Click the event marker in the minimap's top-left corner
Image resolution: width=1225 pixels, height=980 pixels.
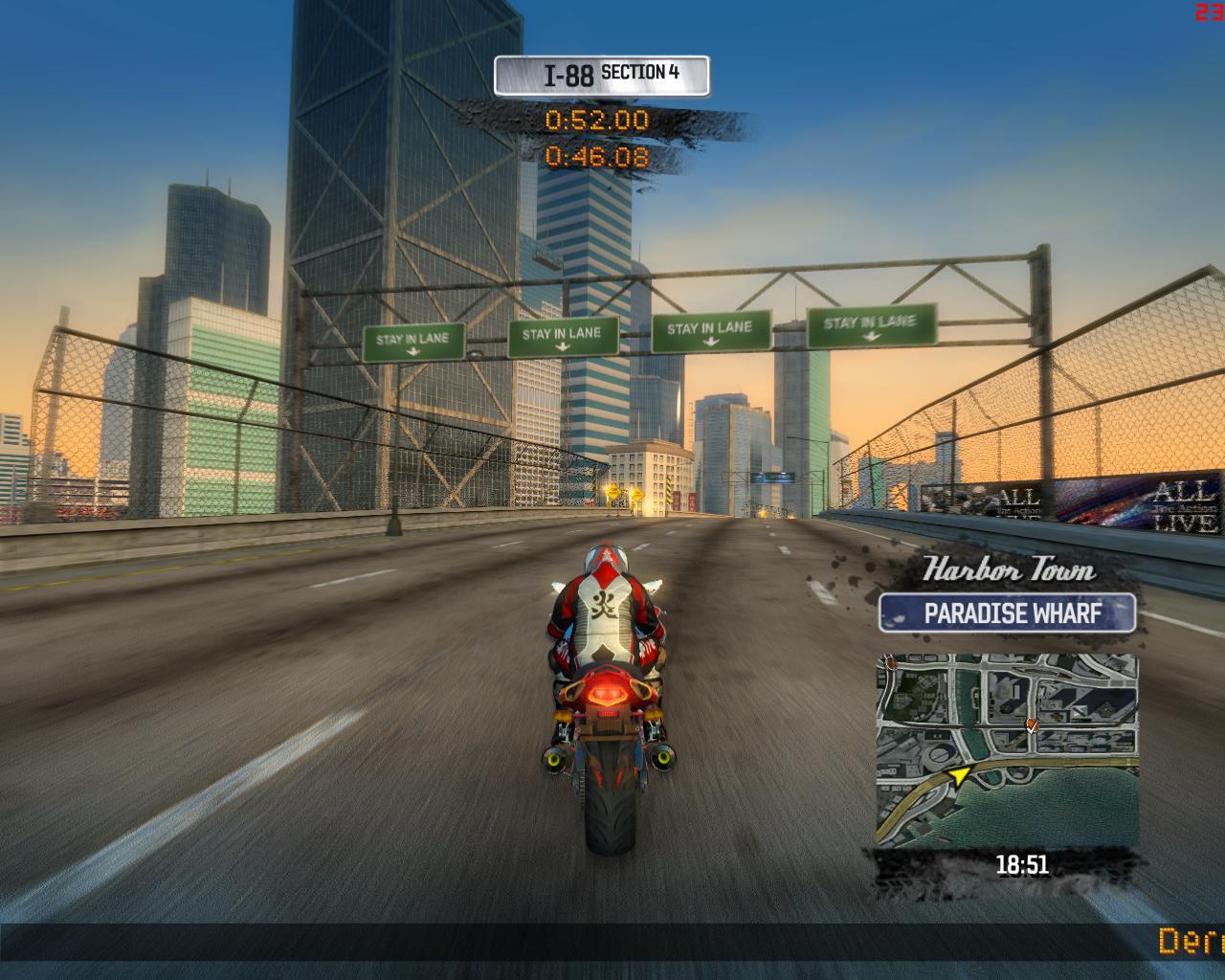891,663
